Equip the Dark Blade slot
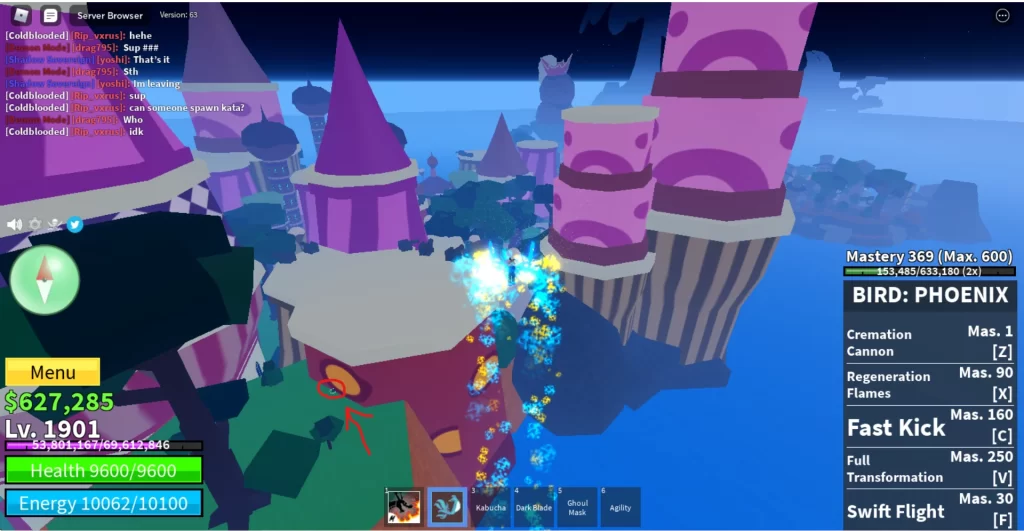The image size is (1024, 531). point(534,507)
